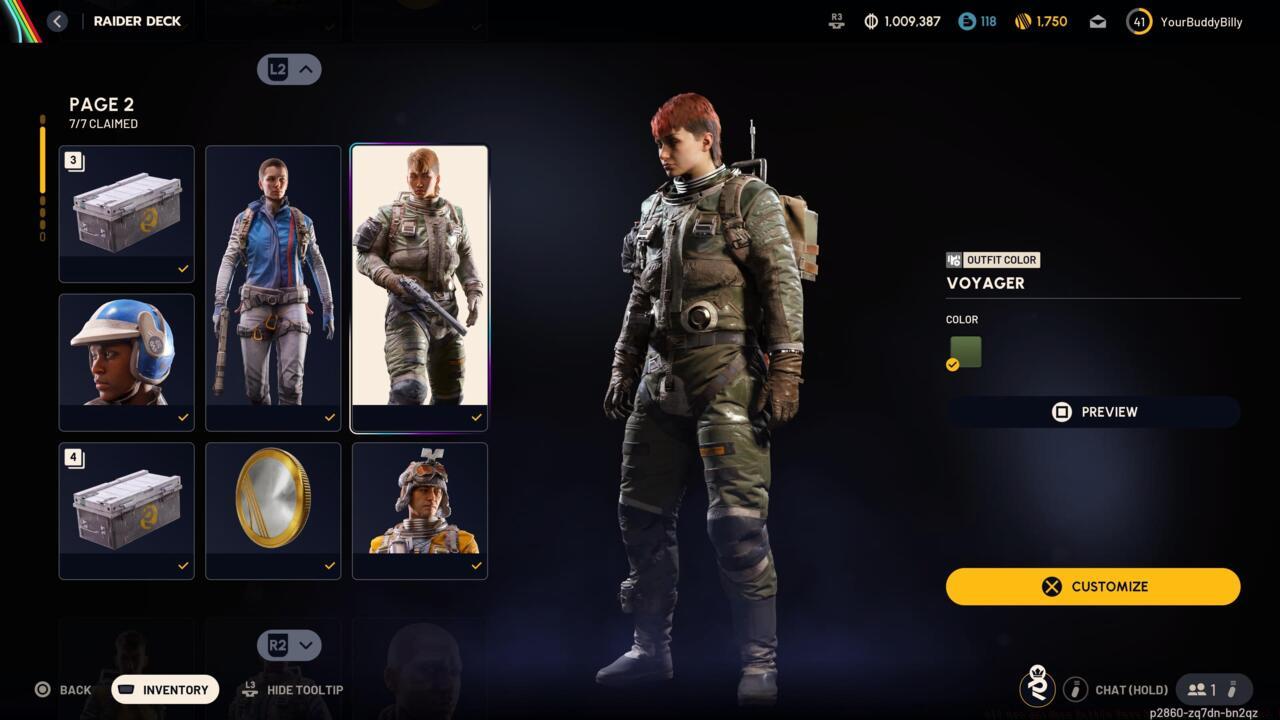Viewport: 1280px width, 720px height.
Task: Click the checkmark under the supply crate tier 3
Action: coord(183,268)
